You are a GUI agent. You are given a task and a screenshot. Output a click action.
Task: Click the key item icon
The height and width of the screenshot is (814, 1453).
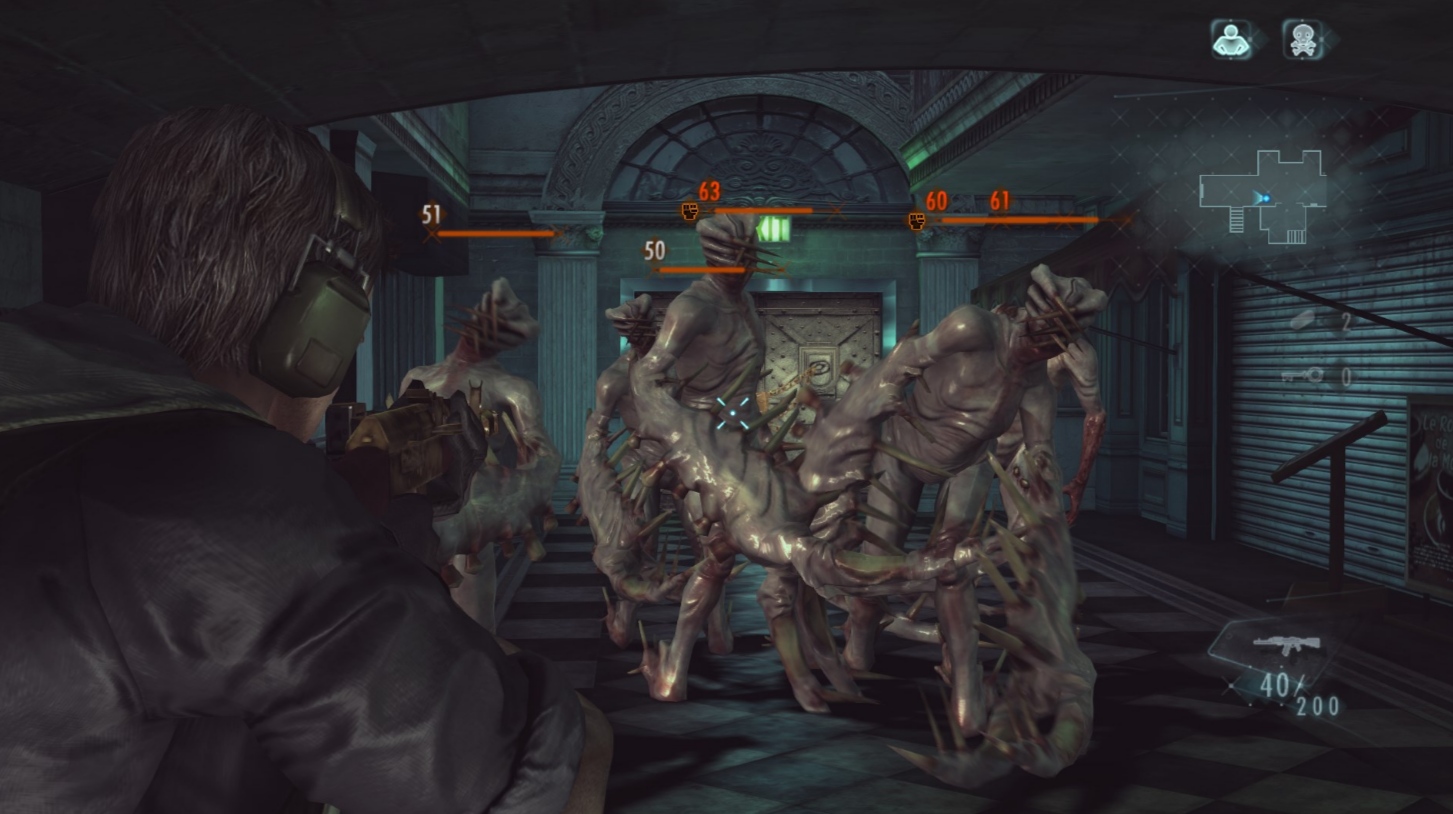(1302, 376)
